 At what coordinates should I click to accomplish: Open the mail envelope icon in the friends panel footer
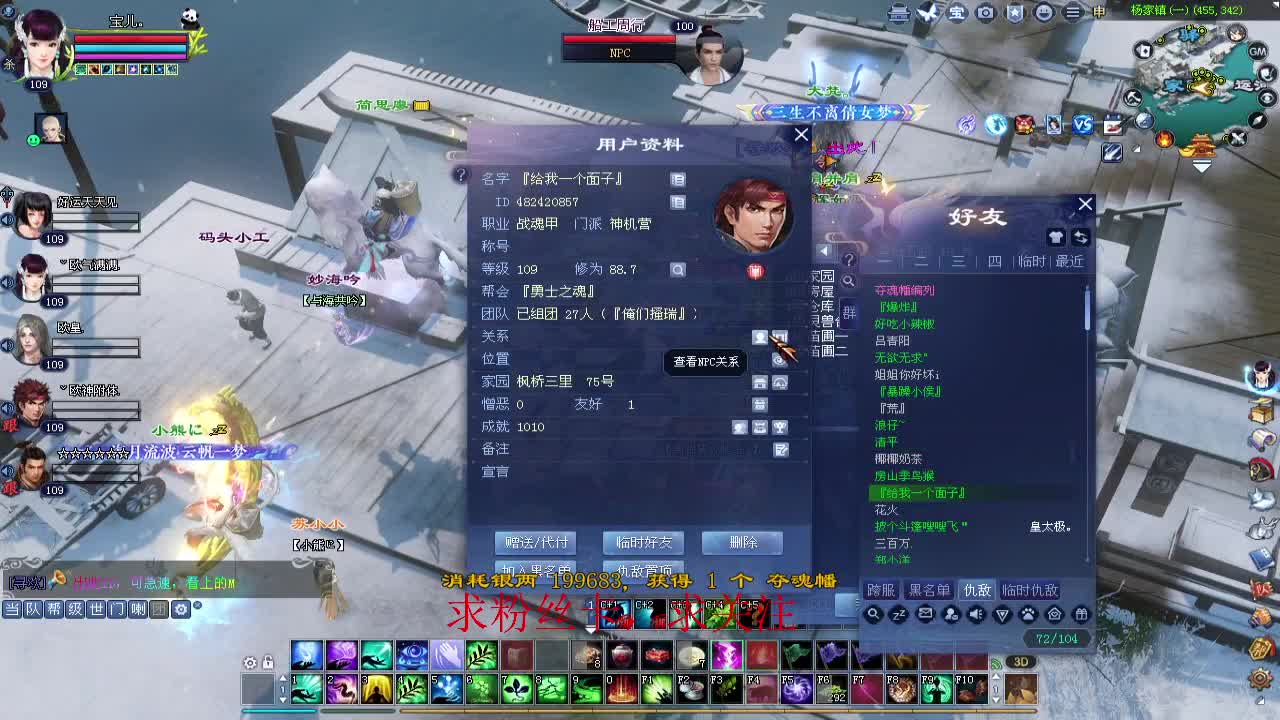(x=927, y=613)
